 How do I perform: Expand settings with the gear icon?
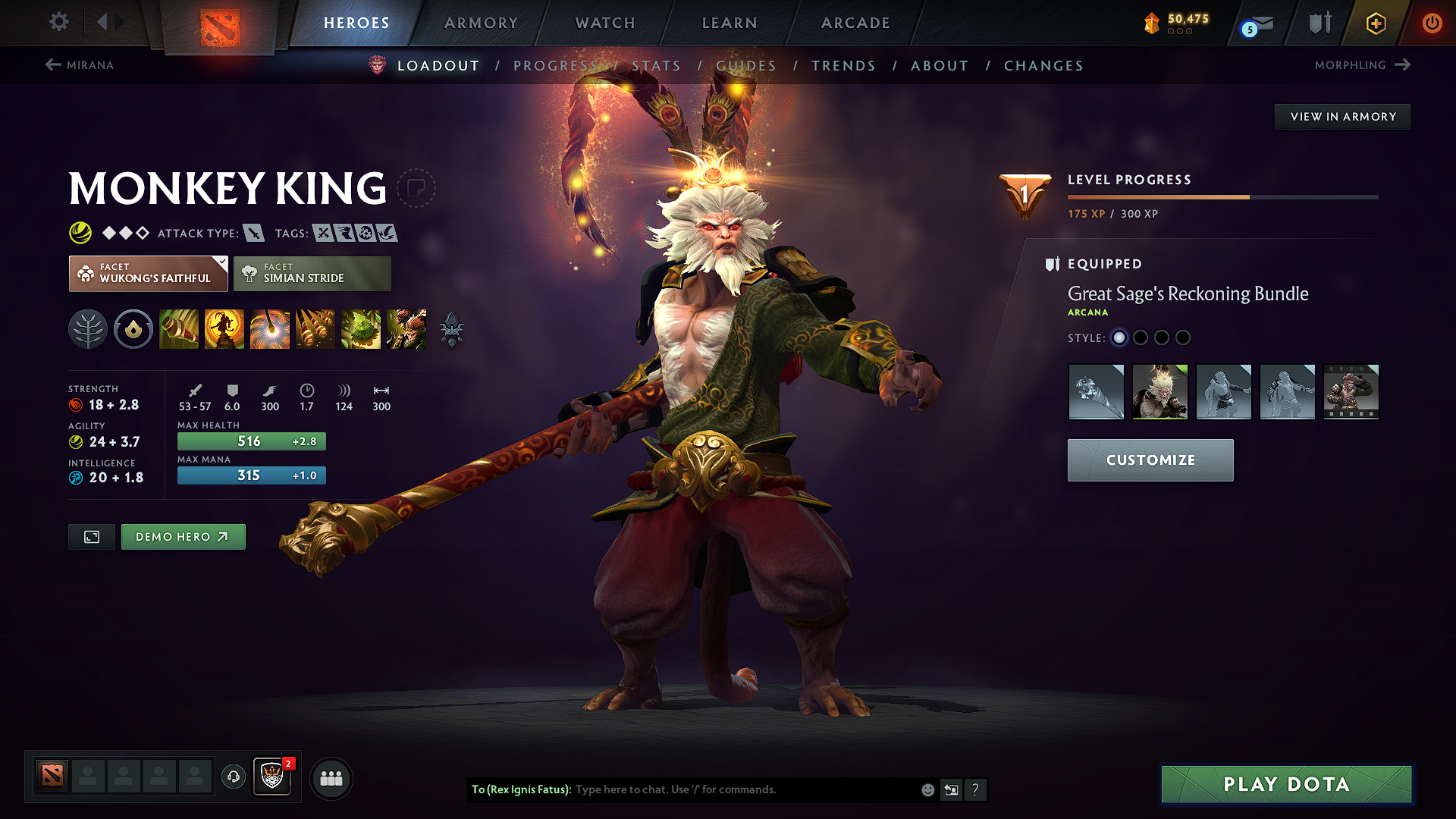[58, 22]
